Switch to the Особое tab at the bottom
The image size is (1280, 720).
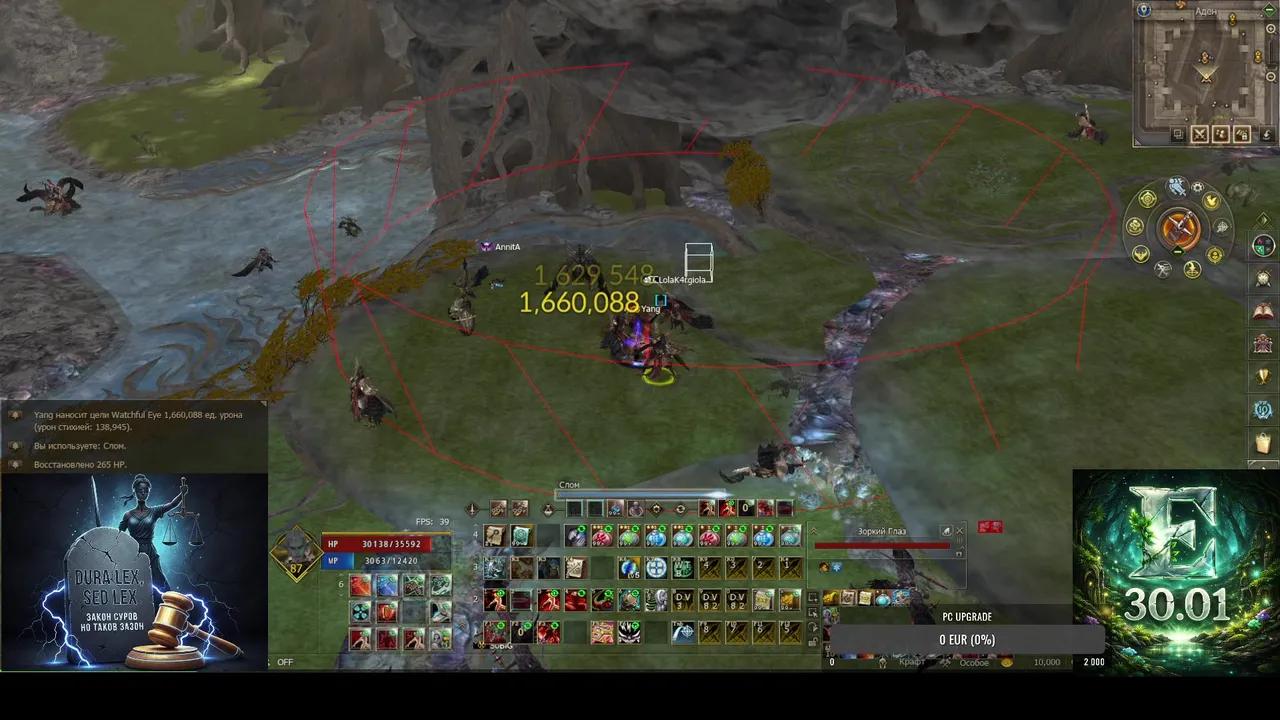coord(975,662)
